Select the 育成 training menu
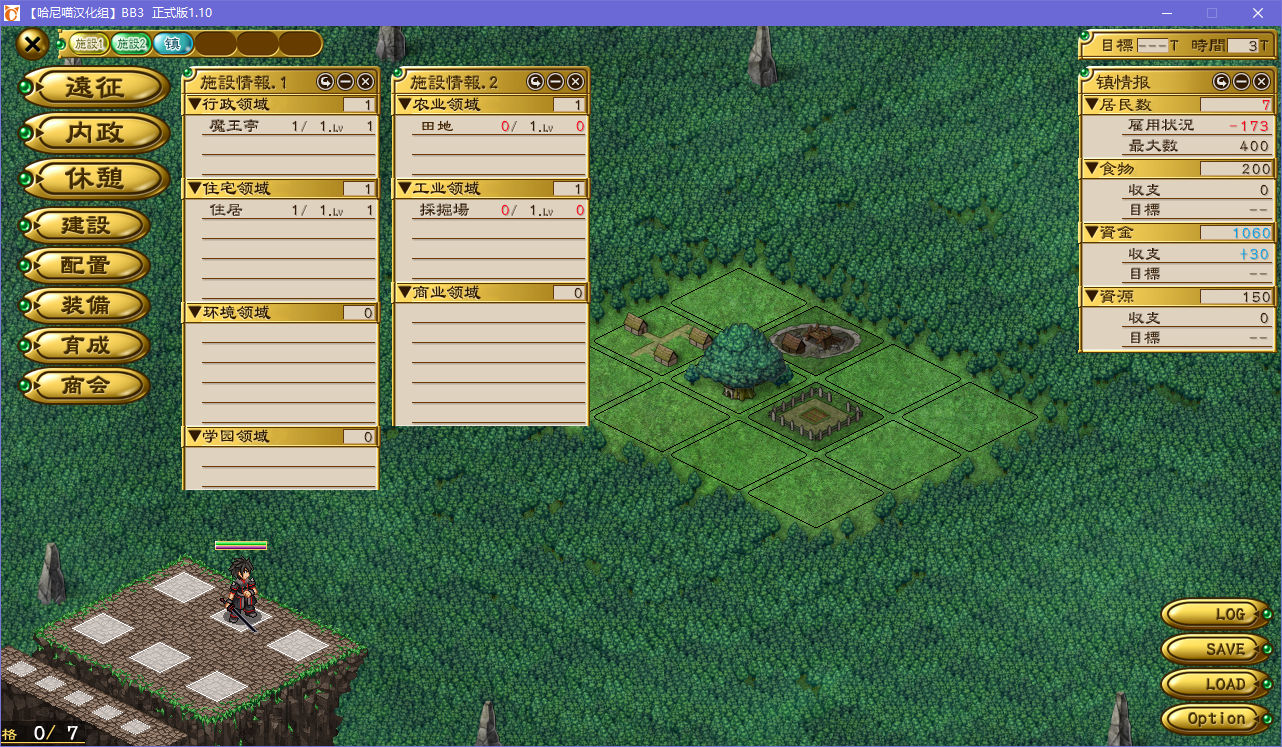1282x747 pixels. point(86,345)
